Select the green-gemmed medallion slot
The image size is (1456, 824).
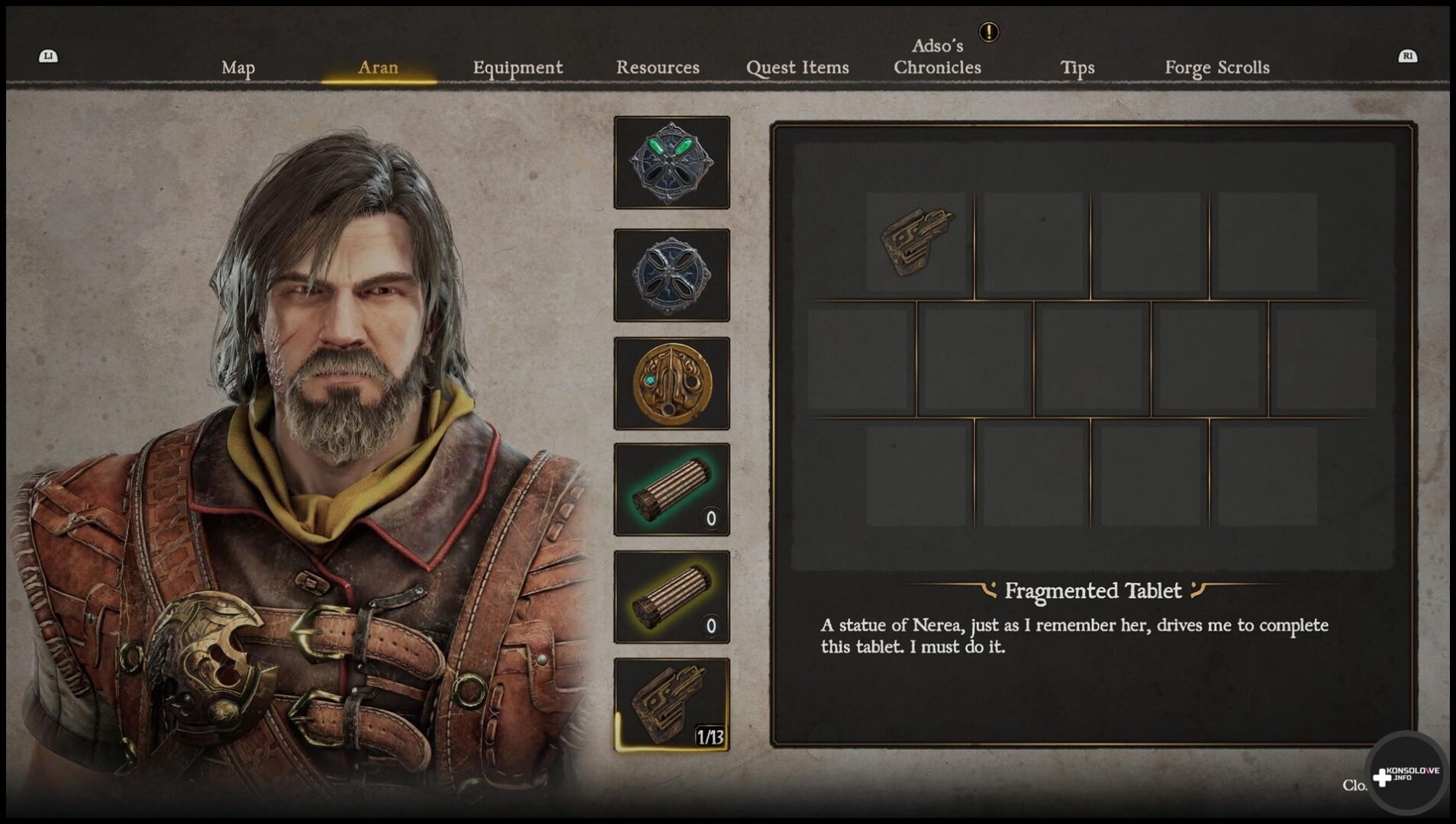(x=672, y=163)
